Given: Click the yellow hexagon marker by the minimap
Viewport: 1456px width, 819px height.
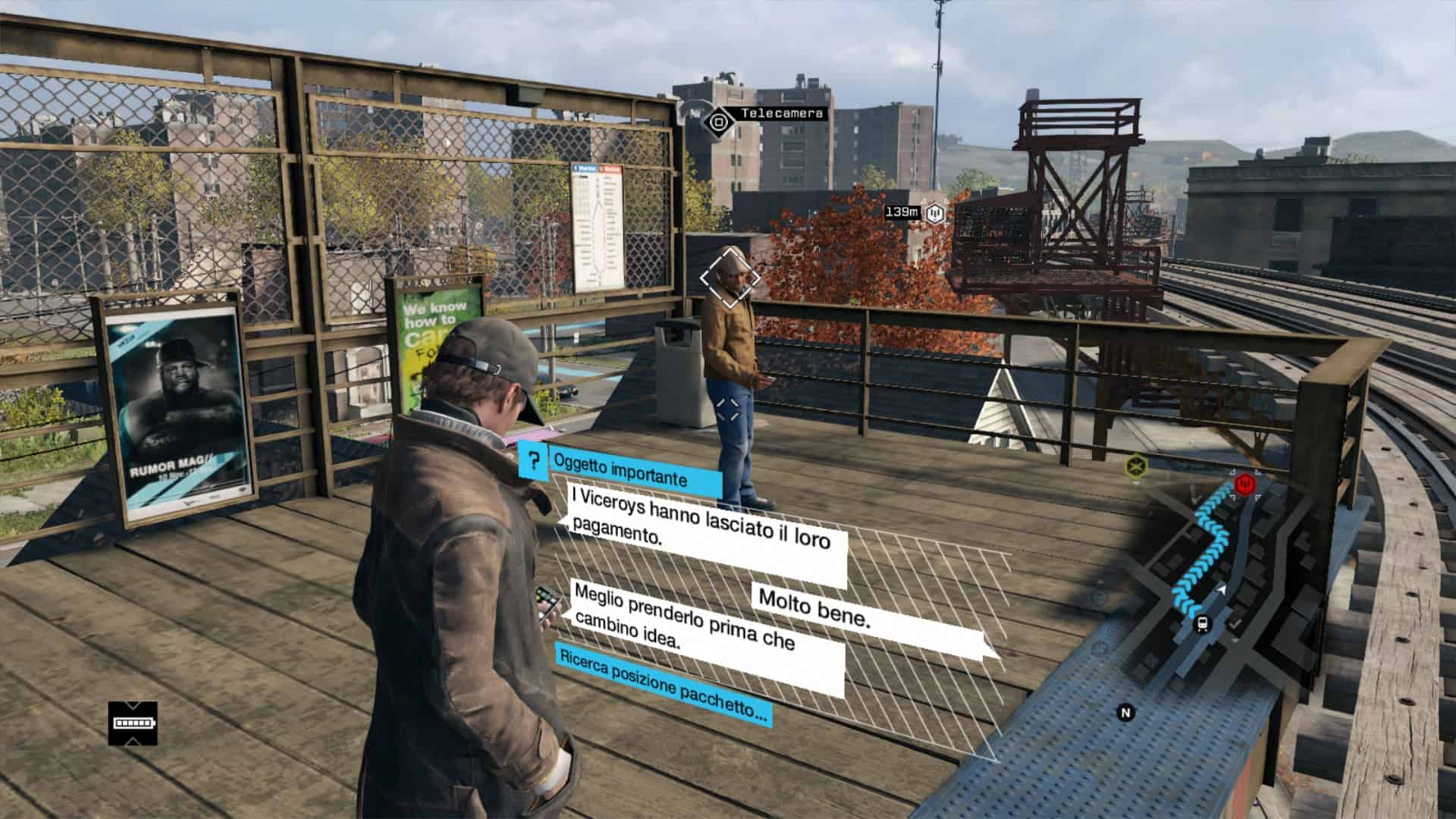Looking at the screenshot, I should (1136, 465).
